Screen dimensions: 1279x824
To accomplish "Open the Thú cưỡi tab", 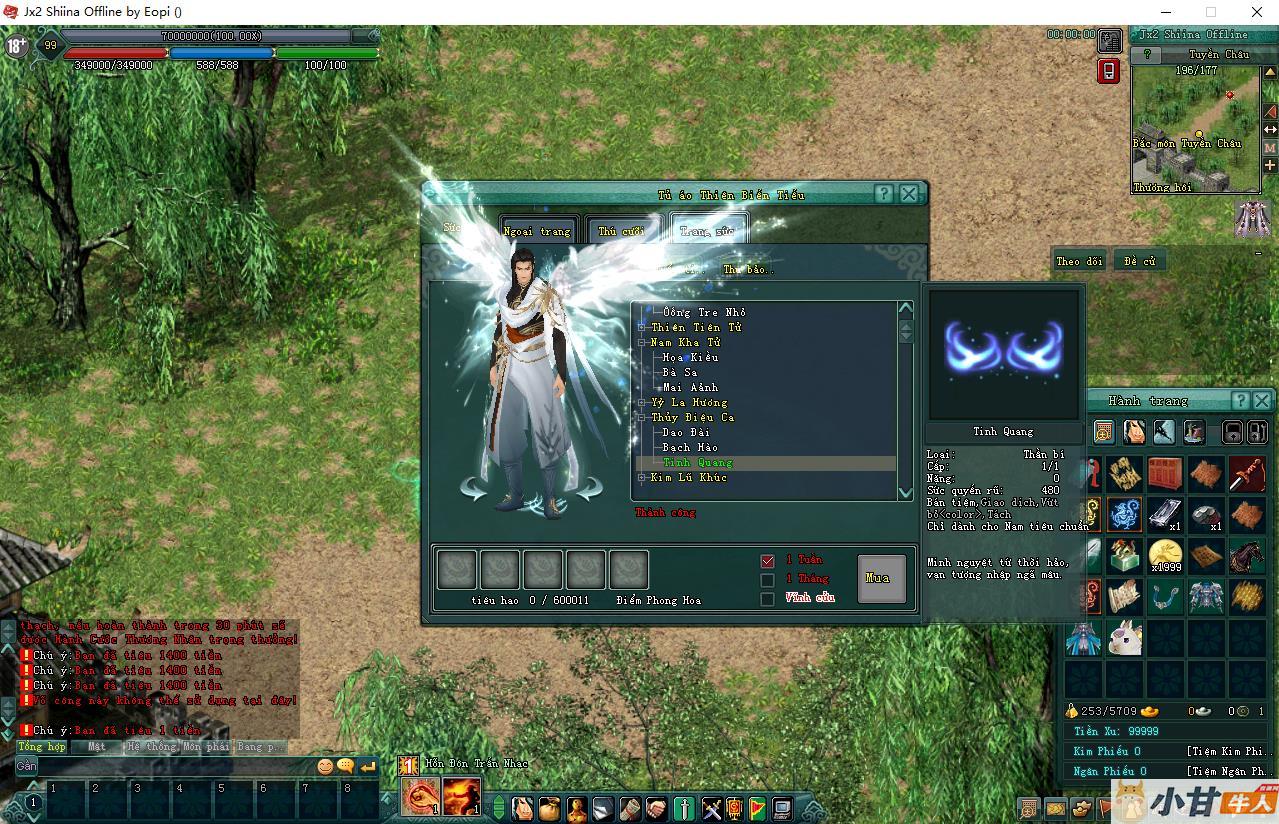I will click(x=621, y=231).
